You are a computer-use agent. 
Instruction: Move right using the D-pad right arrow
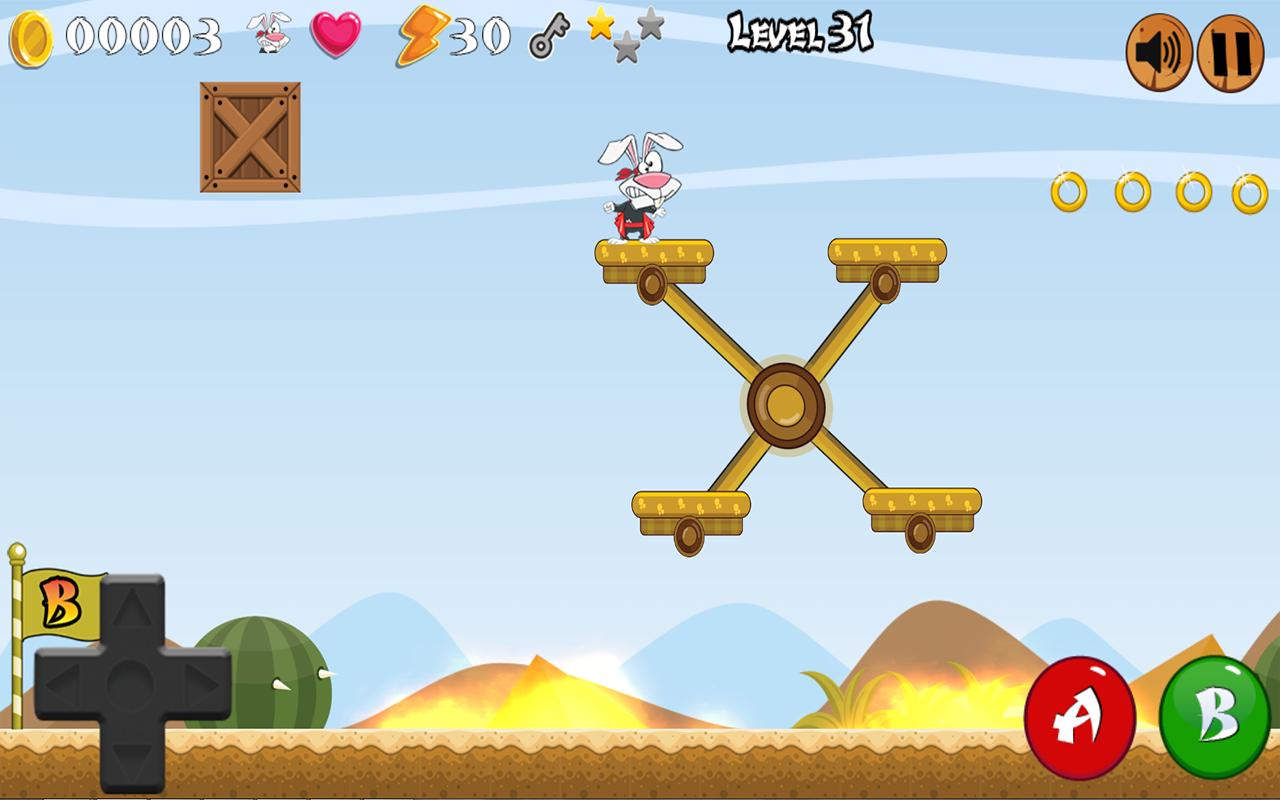click(199, 686)
